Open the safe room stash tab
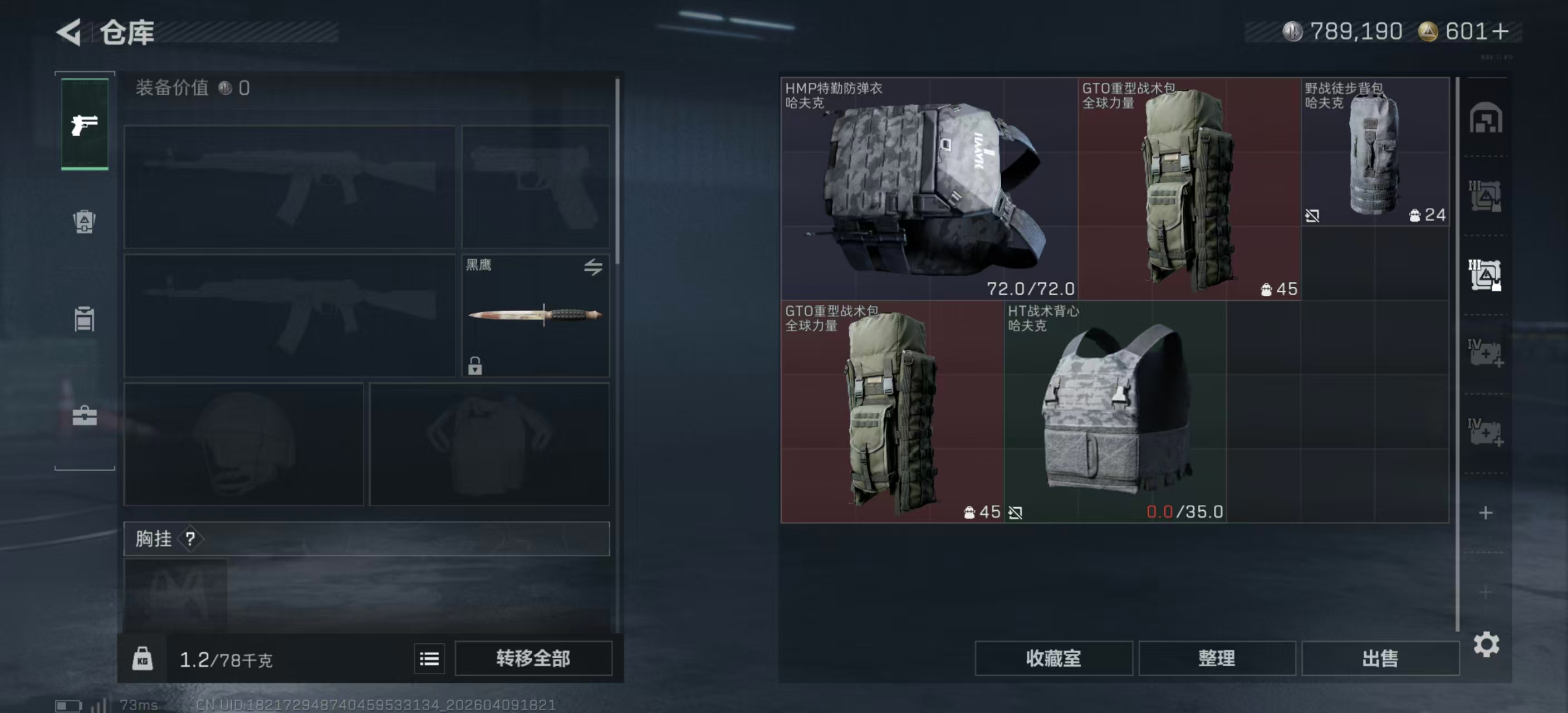The width and height of the screenshot is (1568, 713). click(1487, 119)
